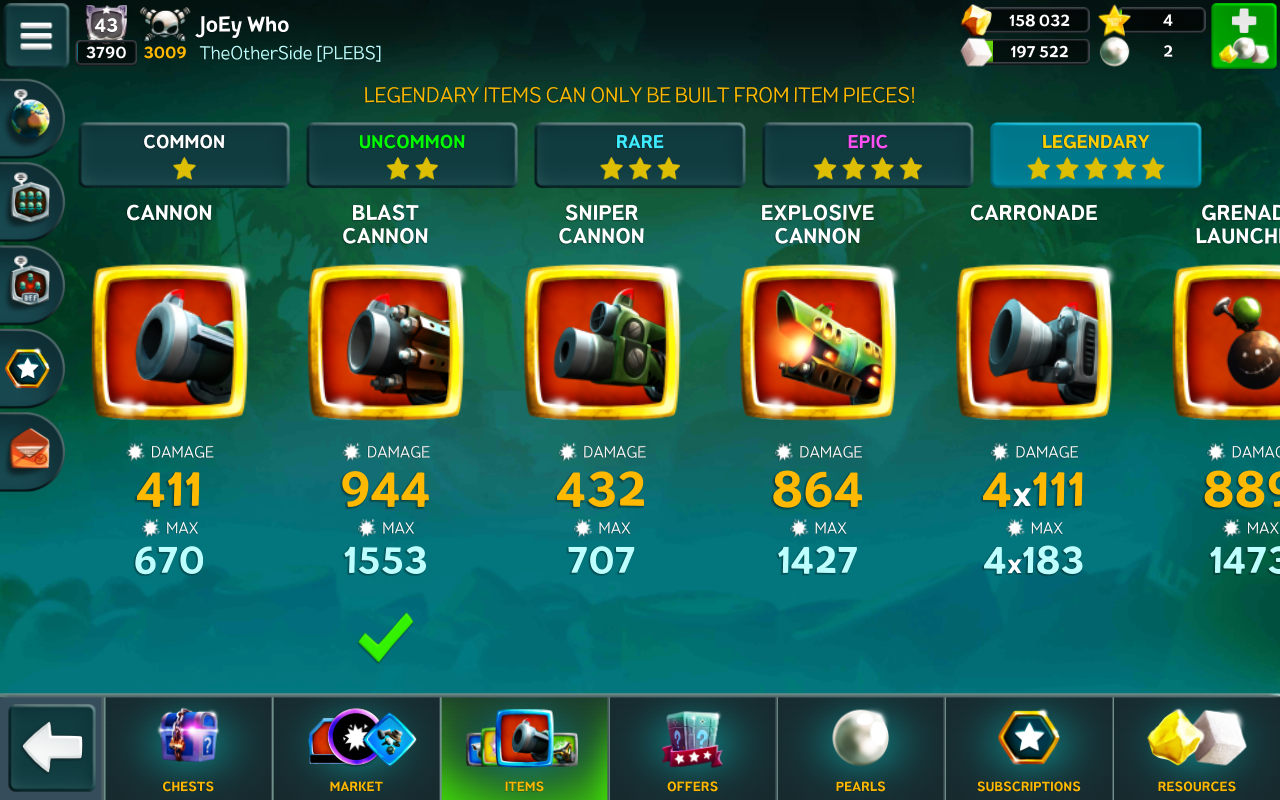
Task: Go back with the arrow button
Action: 52,748
